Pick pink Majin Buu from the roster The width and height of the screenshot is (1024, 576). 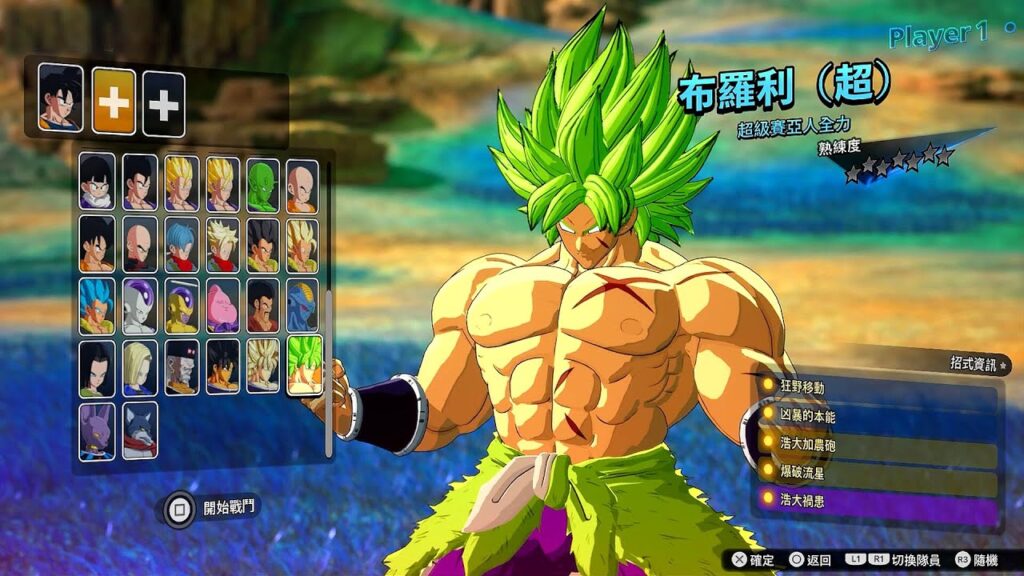[222, 306]
